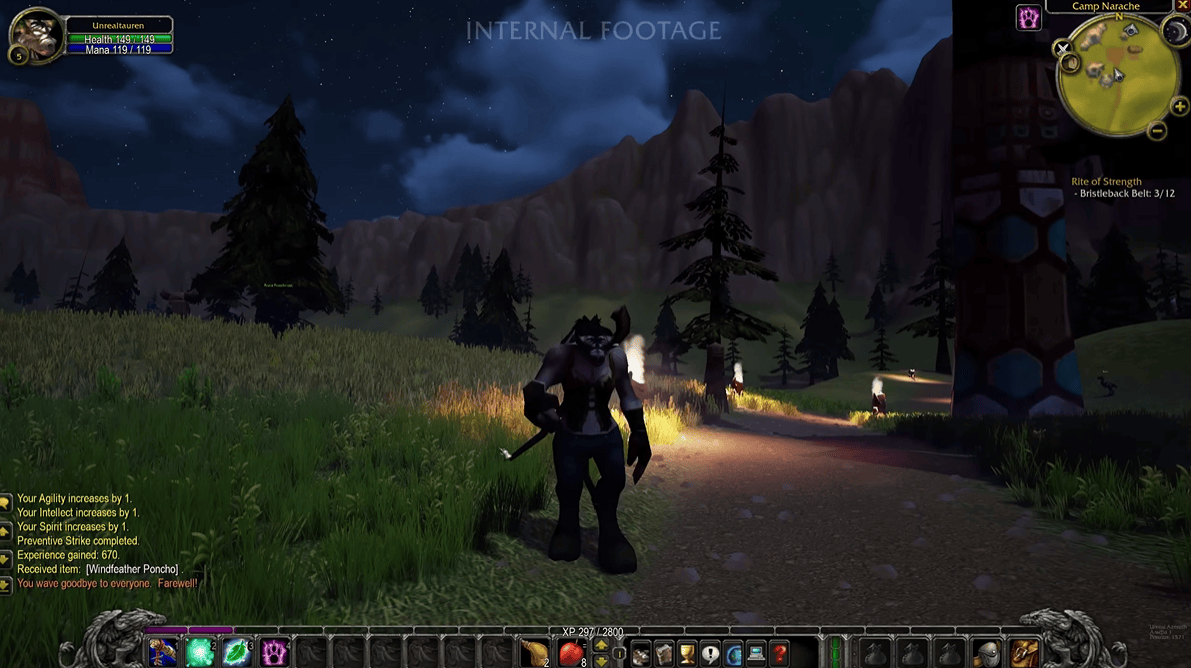Zoom in the minimap with plus button

(1180, 107)
